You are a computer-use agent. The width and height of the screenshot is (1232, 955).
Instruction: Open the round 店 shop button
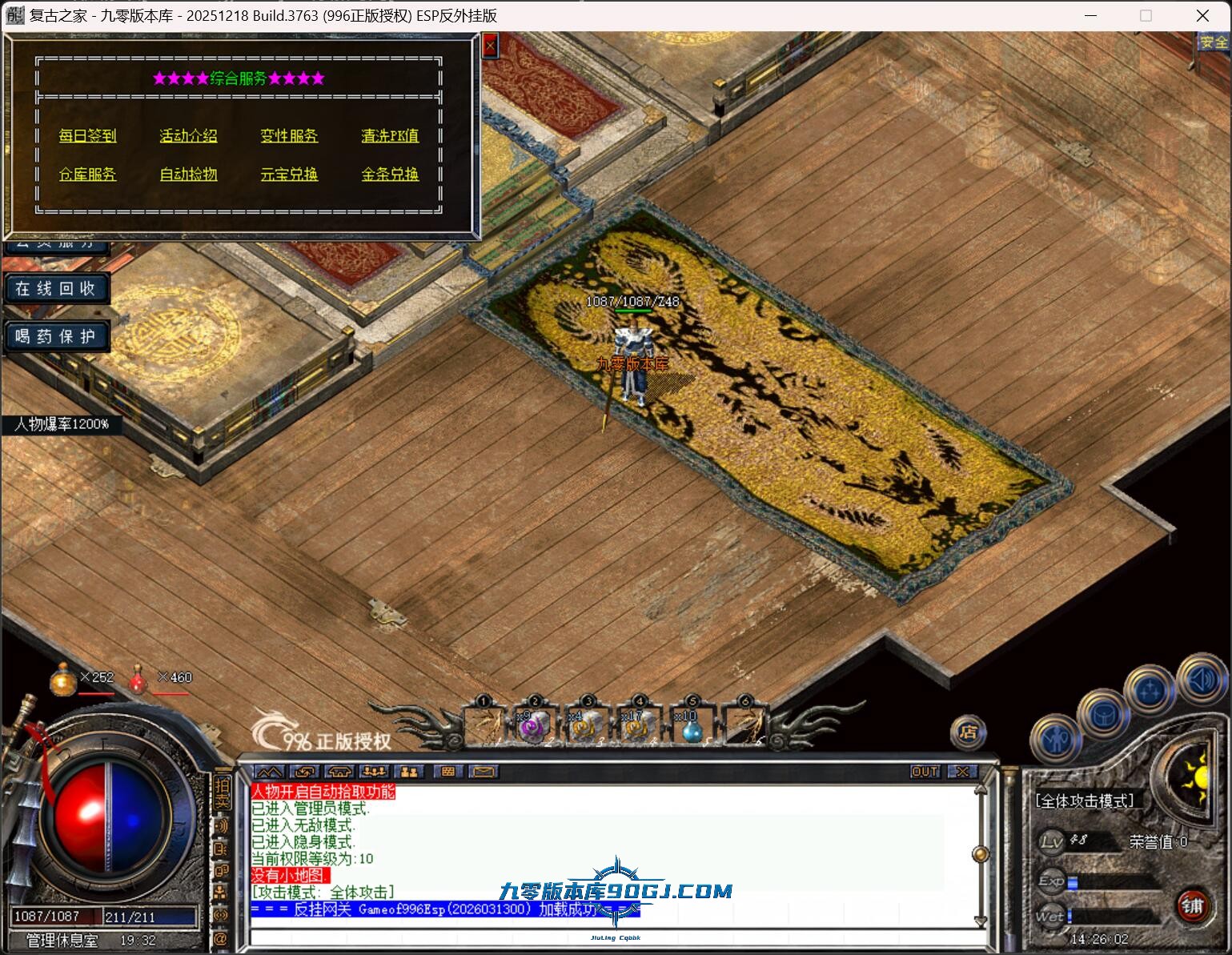click(x=968, y=732)
